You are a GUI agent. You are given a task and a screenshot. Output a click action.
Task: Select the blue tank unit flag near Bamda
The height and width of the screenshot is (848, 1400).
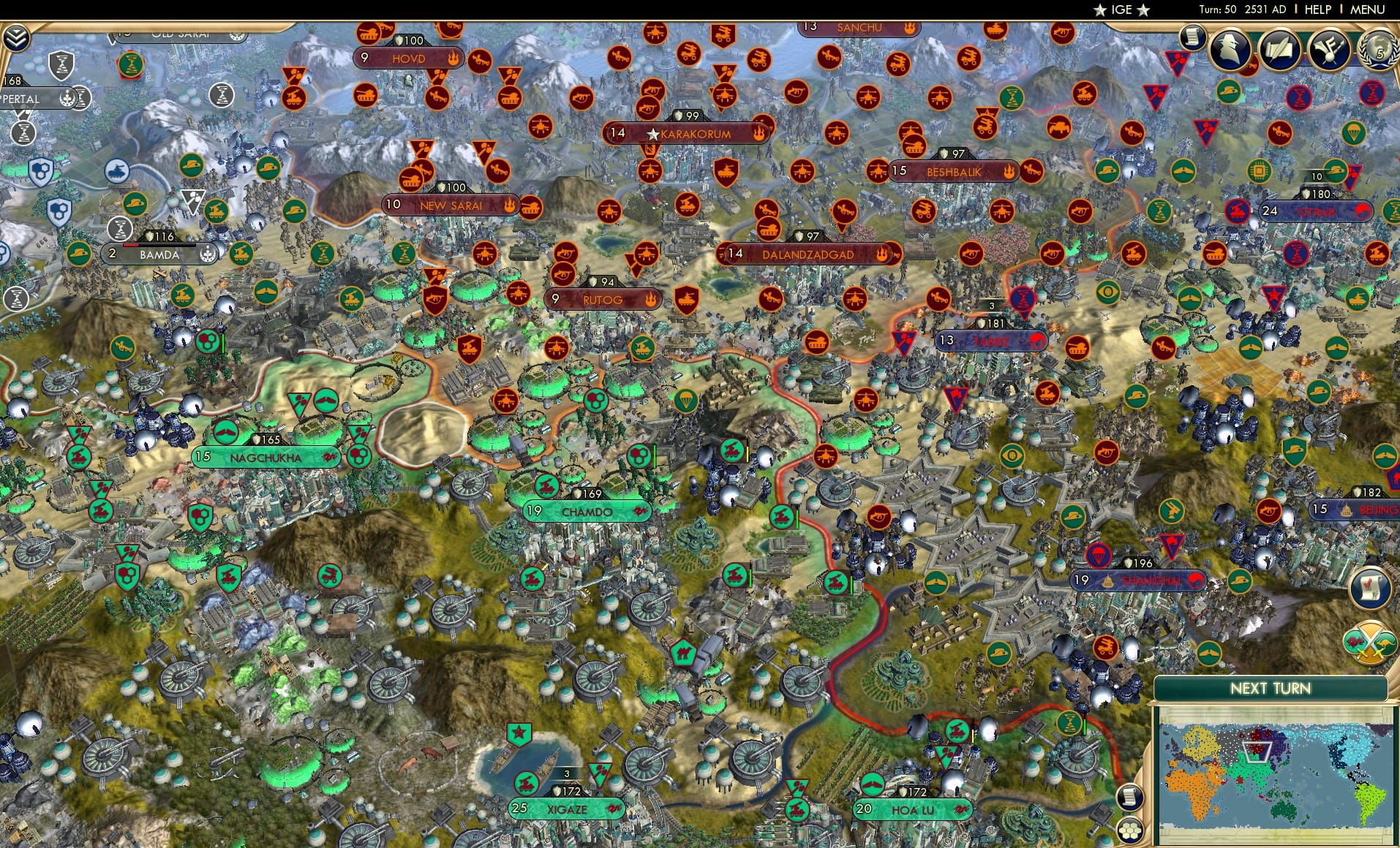[x=117, y=171]
